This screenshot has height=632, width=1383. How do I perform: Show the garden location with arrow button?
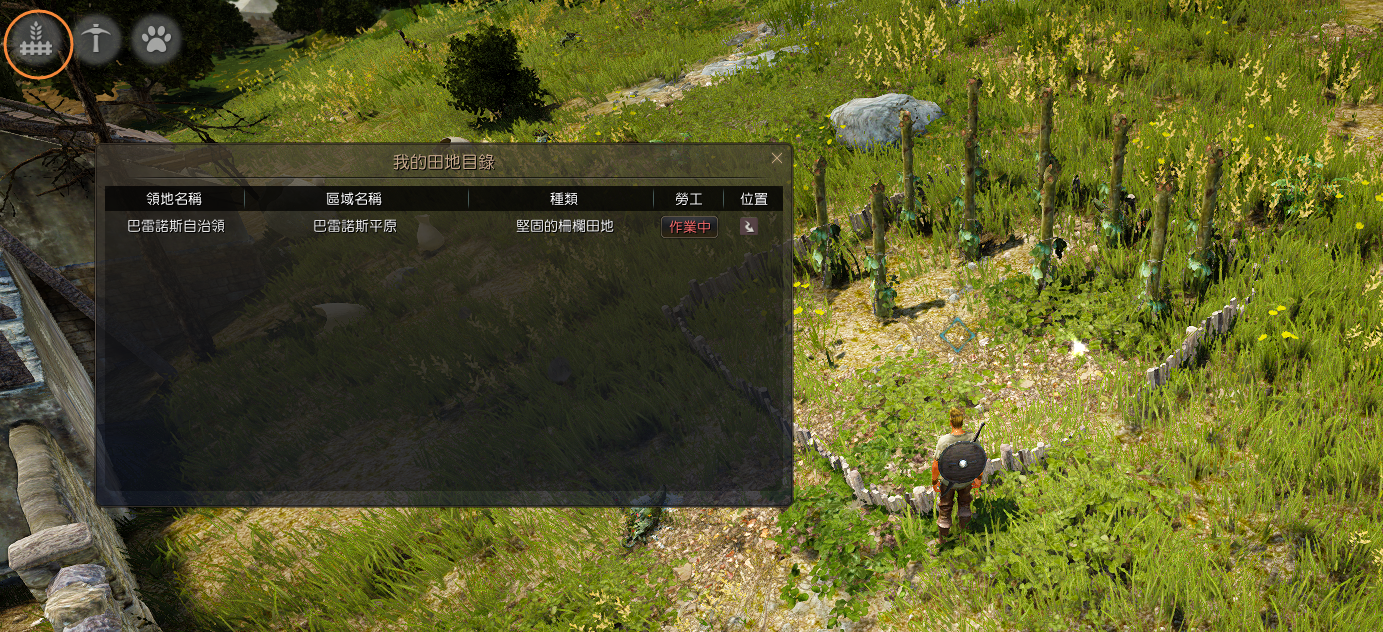tap(748, 227)
